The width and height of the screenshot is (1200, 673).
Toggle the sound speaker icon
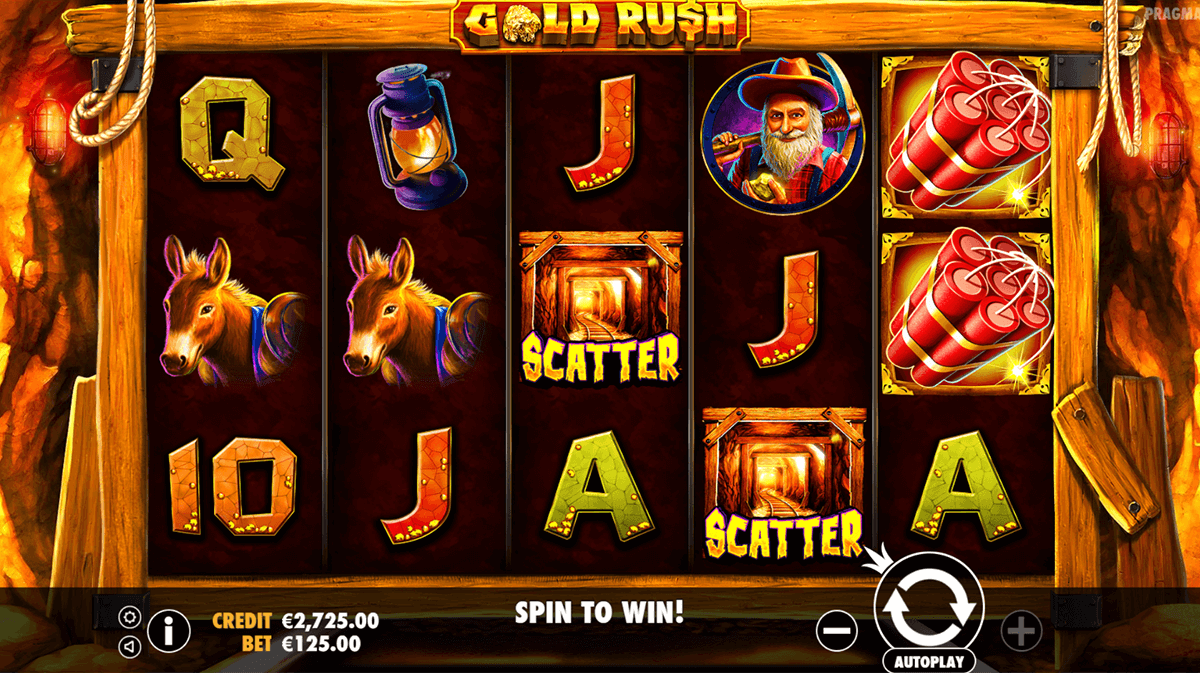tap(129, 646)
